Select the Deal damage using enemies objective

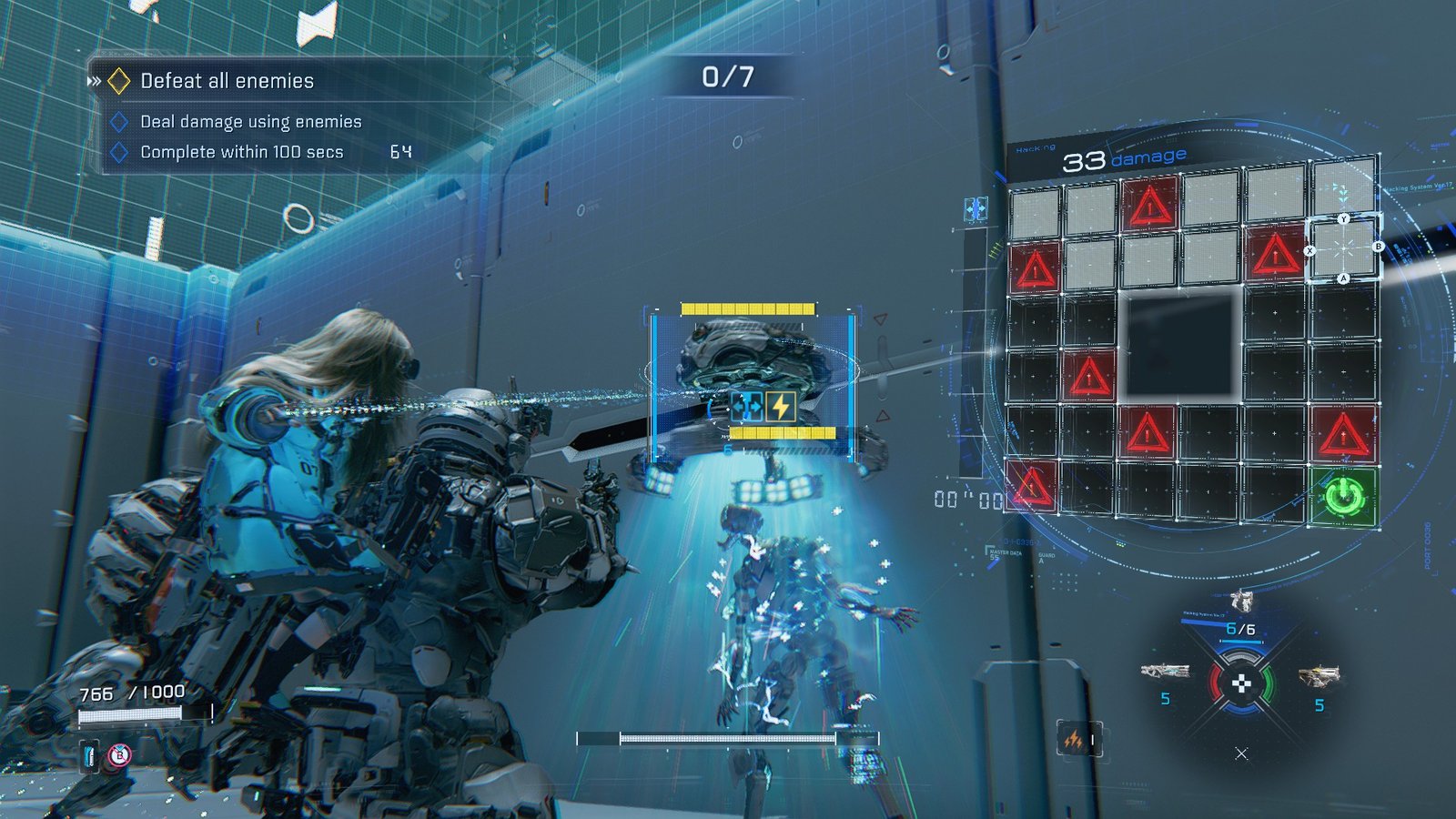point(250,122)
